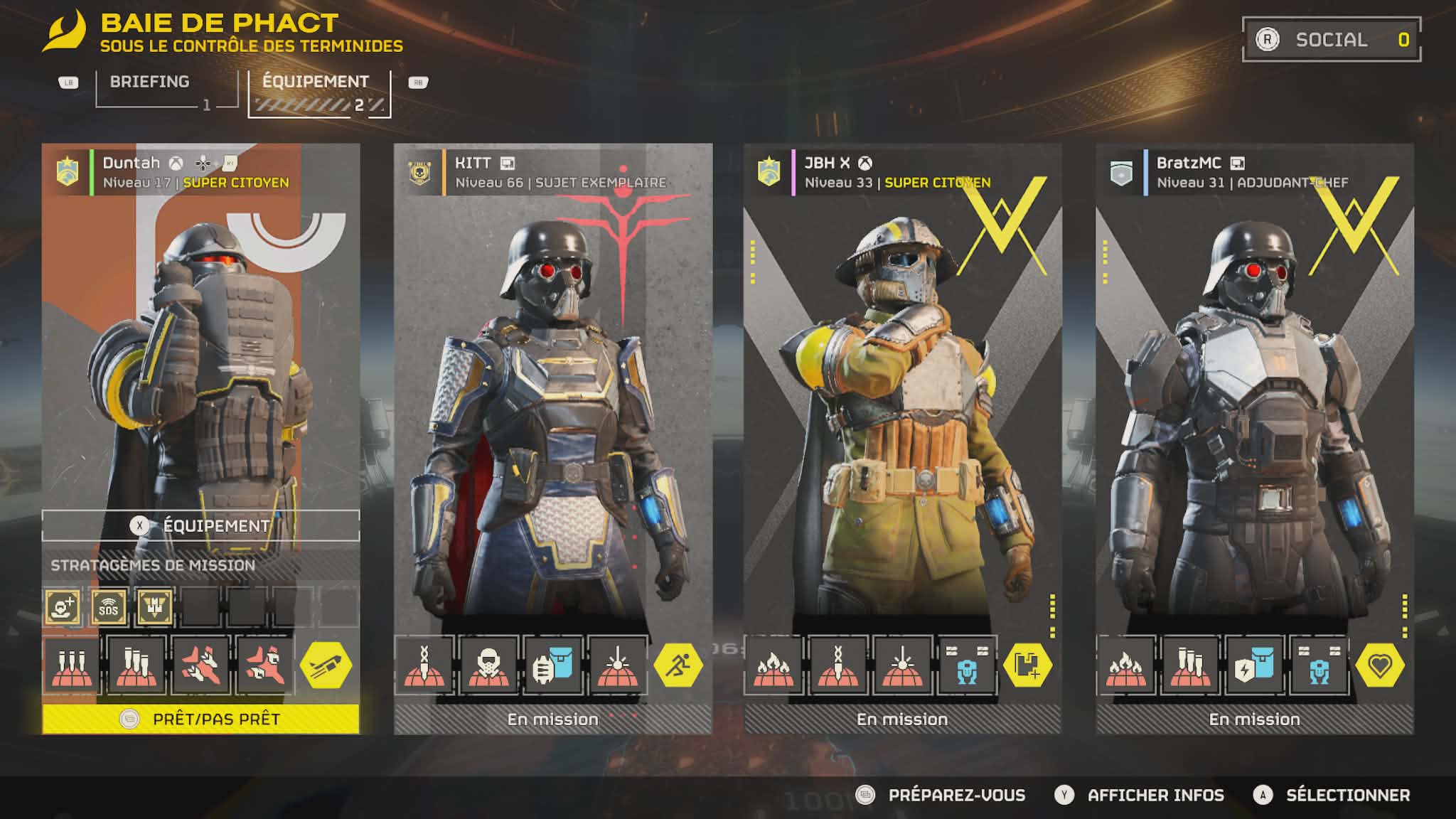Toggle the Prêt/Pas Prêt ready button
The height and width of the screenshot is (819, 1456).
pos(201,719)
